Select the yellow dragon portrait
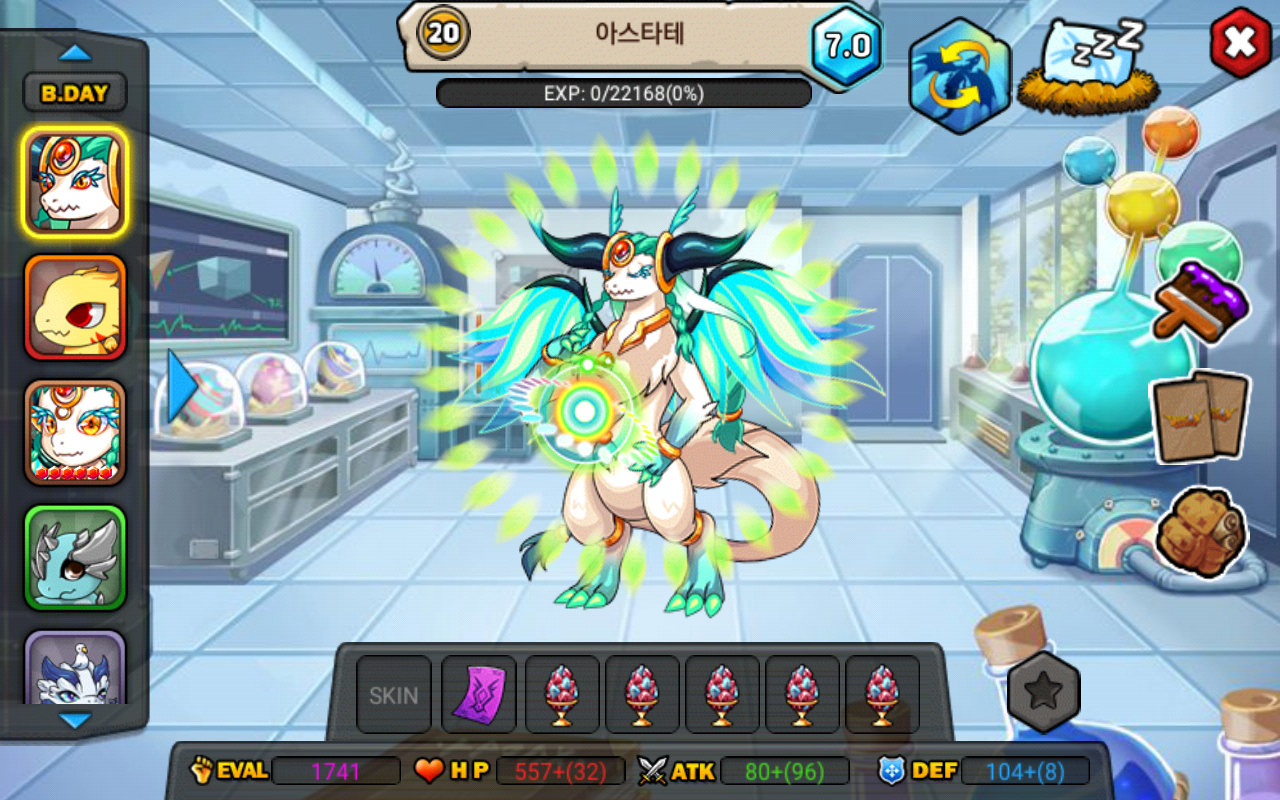 (x=75, y=307)
